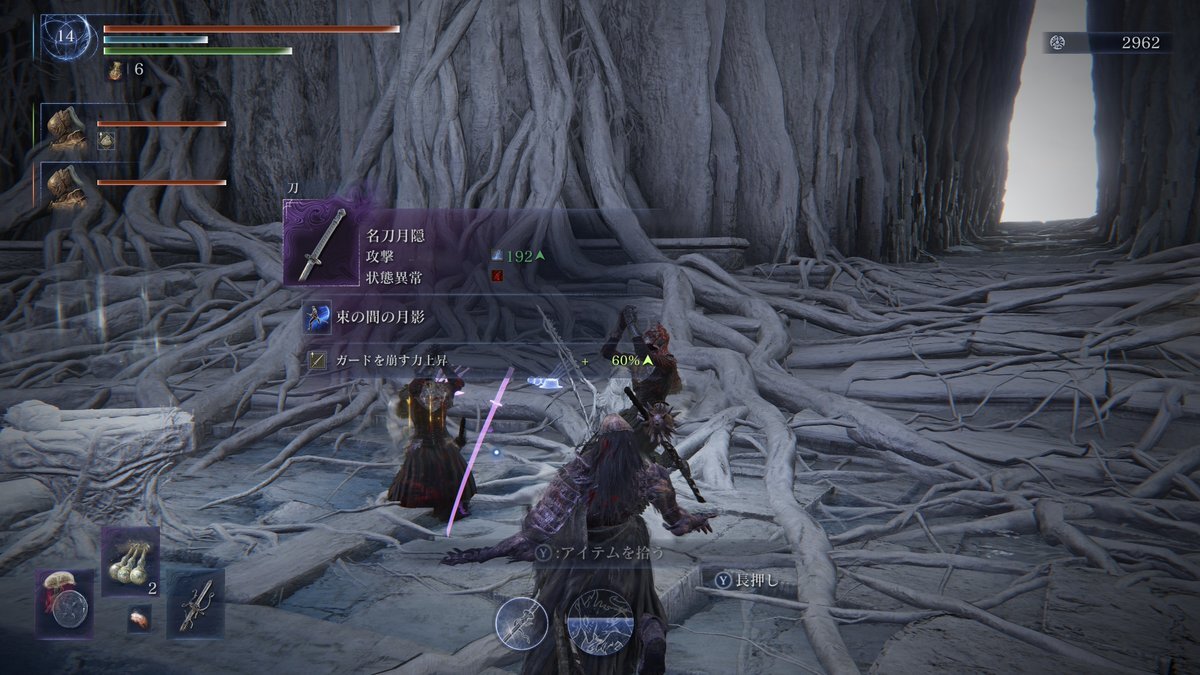Pick the small shrimp consumable icon

tap(140, 620)
